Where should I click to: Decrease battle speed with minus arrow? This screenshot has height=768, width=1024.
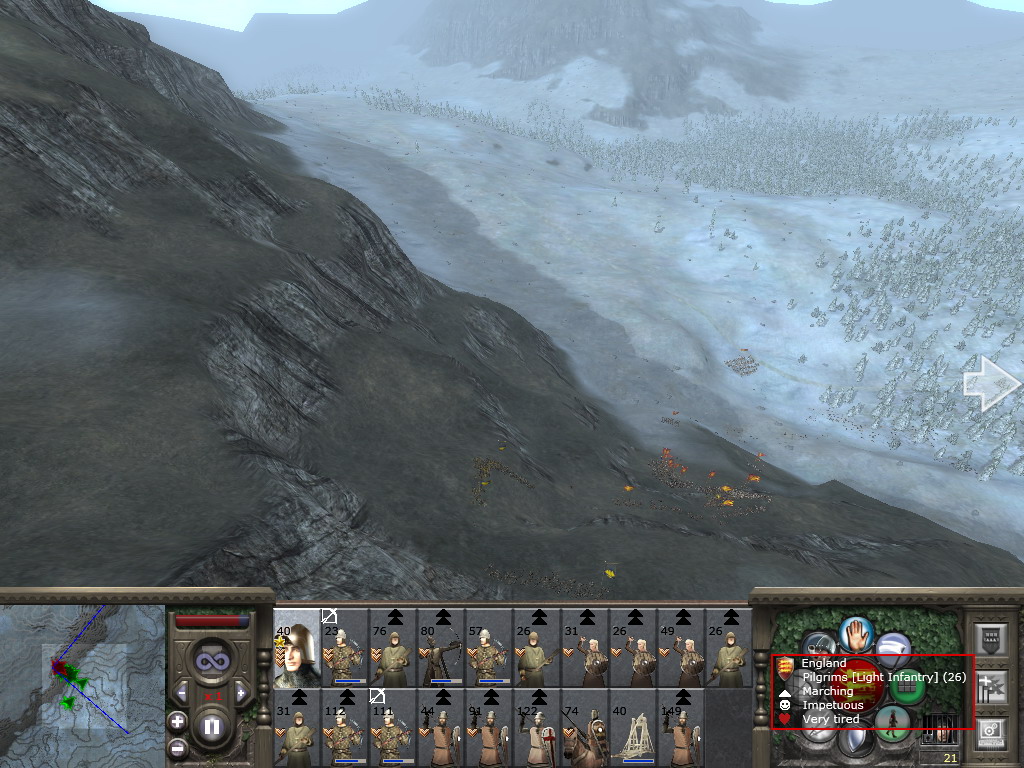click(182, 692)
